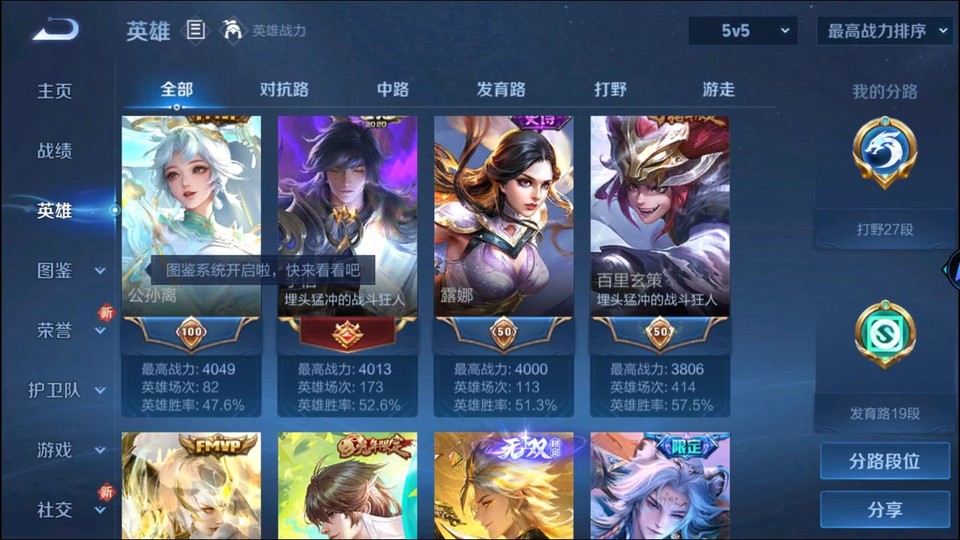
Task: Expand the 图鉴 sidebar entry
Action: pos(70,270)
